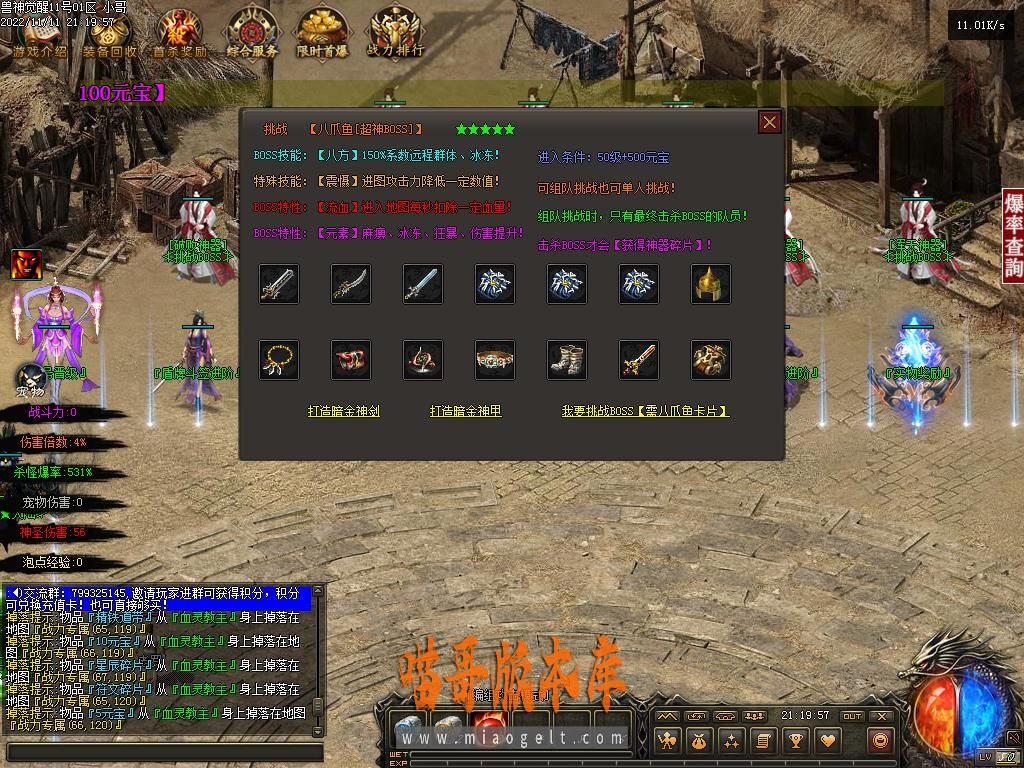Image resolution: width=1024 pixels, height=768 pixels.
Task: Open the 综合服务 services icon
Action: 252,33
